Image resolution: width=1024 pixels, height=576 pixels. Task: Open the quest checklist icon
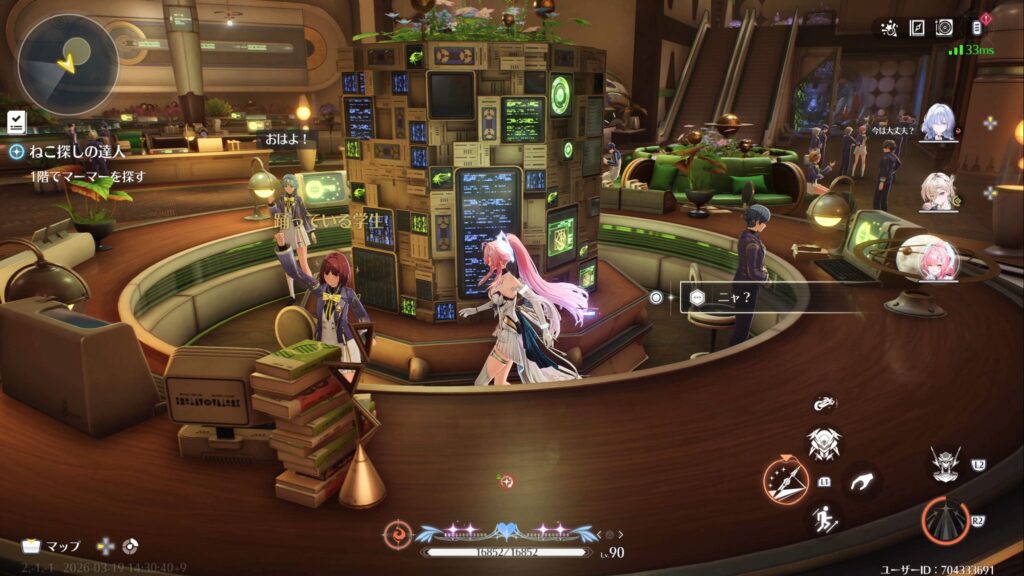[16, 122]
